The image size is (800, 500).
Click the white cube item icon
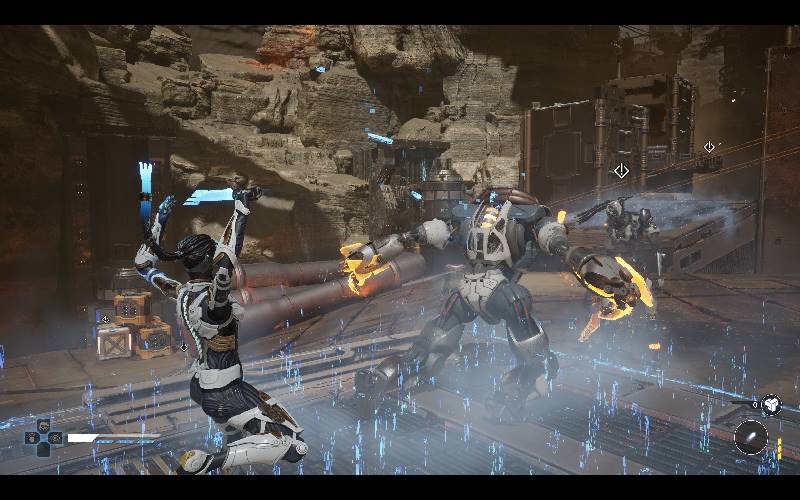pyautogui.click(x=771, y=405)
